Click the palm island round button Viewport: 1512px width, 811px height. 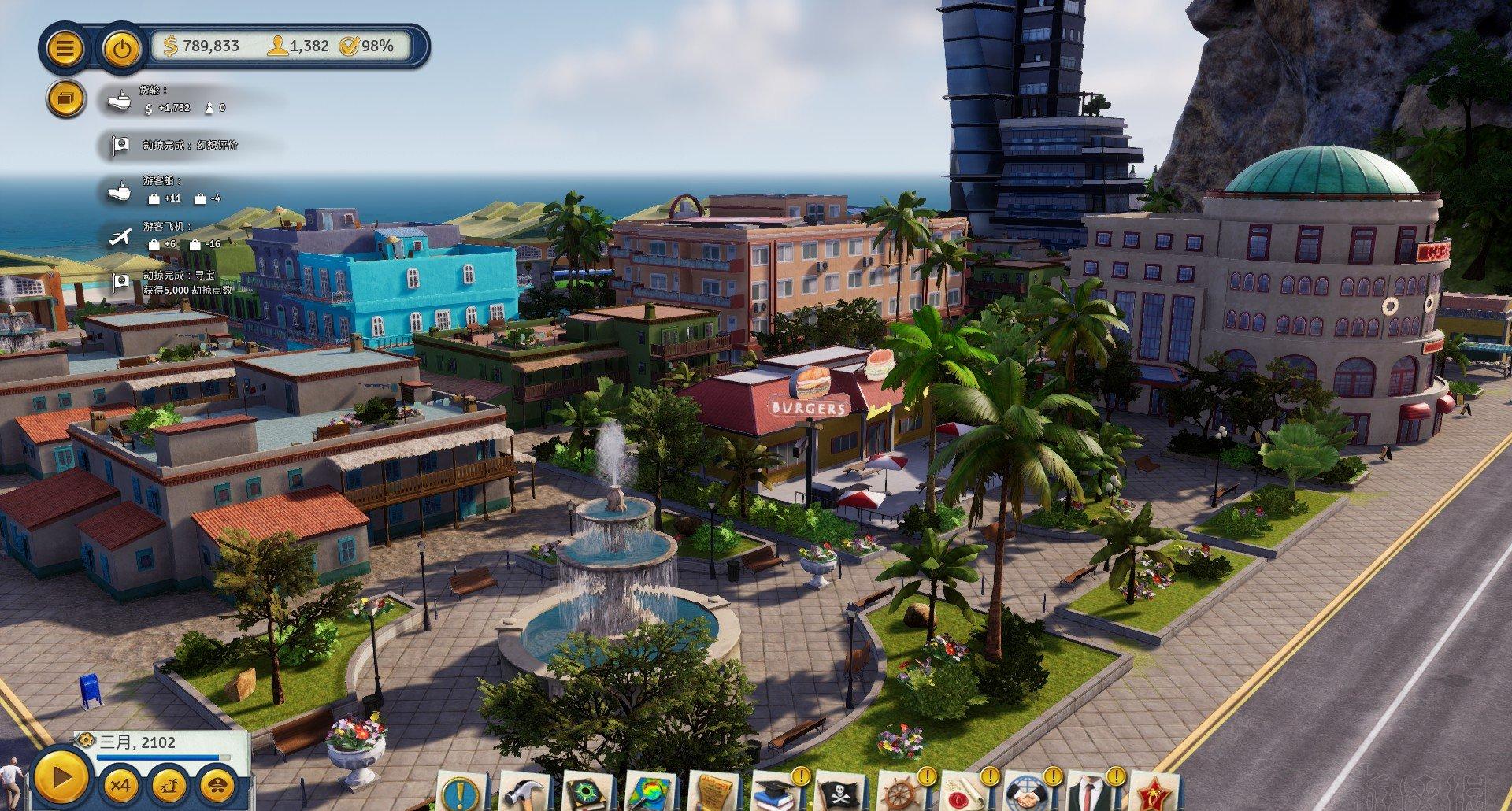point(168,785)
